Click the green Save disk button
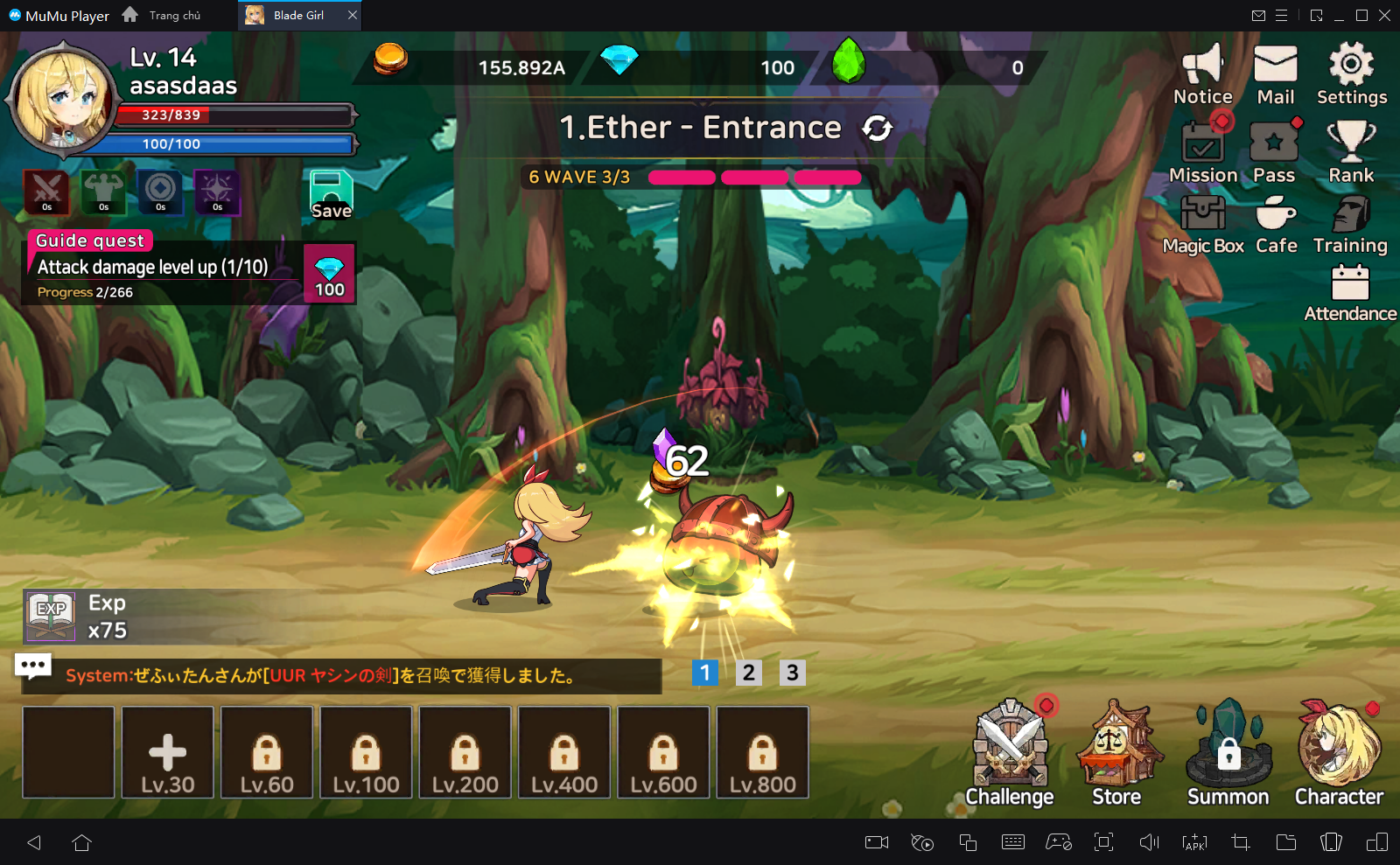Screen dimensions: 1400x865 [x=331, y=193]
